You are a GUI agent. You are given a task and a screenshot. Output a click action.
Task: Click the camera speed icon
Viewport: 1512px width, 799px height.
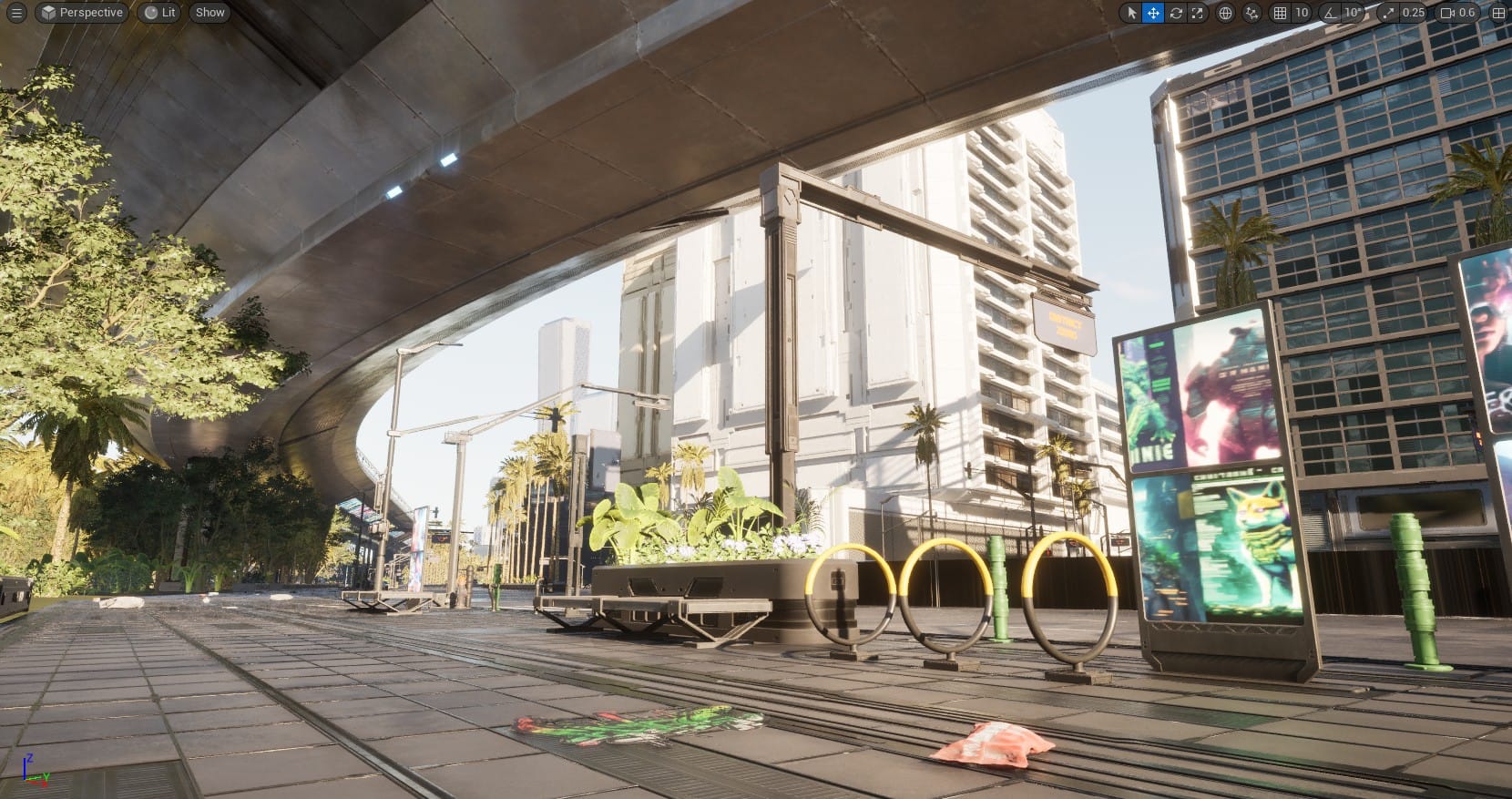1446,13
